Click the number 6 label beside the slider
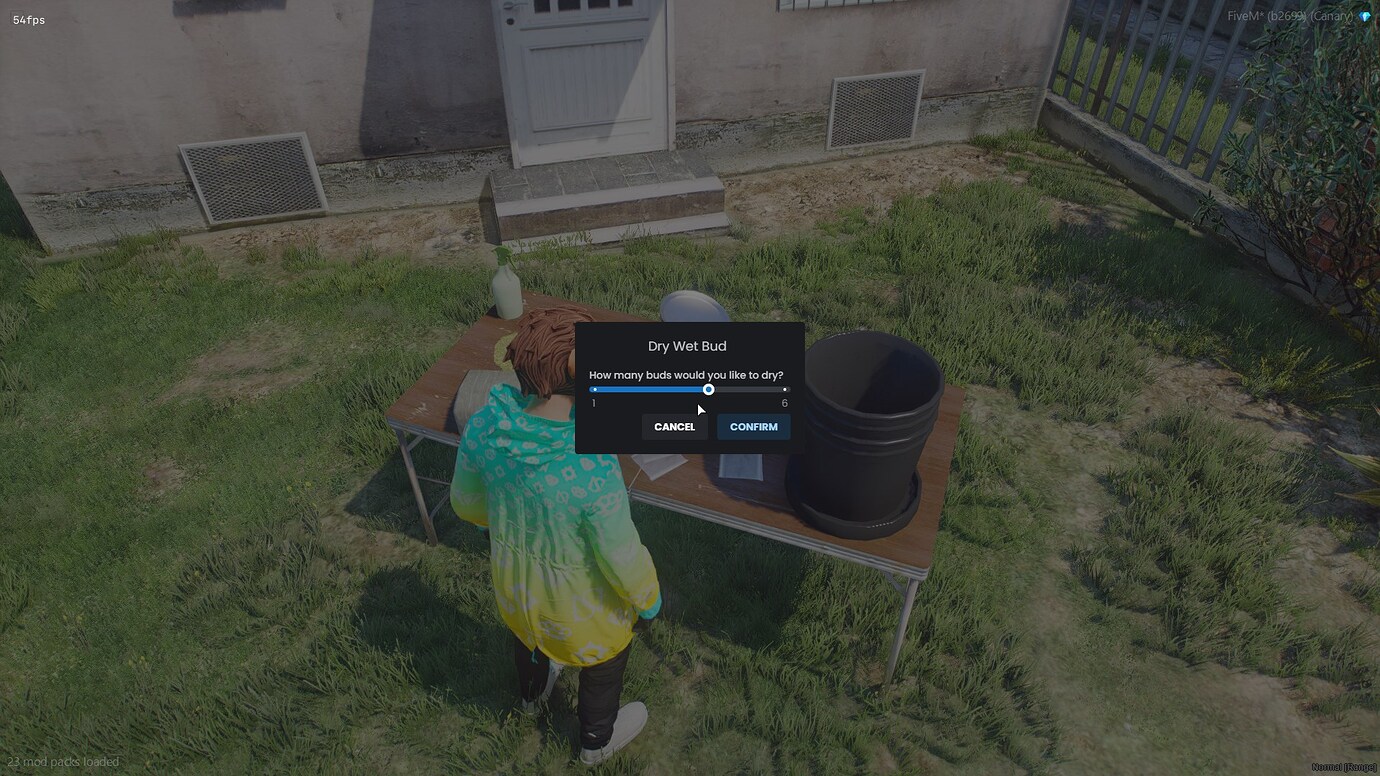The image size is (1380, 776). click(784, 403)
